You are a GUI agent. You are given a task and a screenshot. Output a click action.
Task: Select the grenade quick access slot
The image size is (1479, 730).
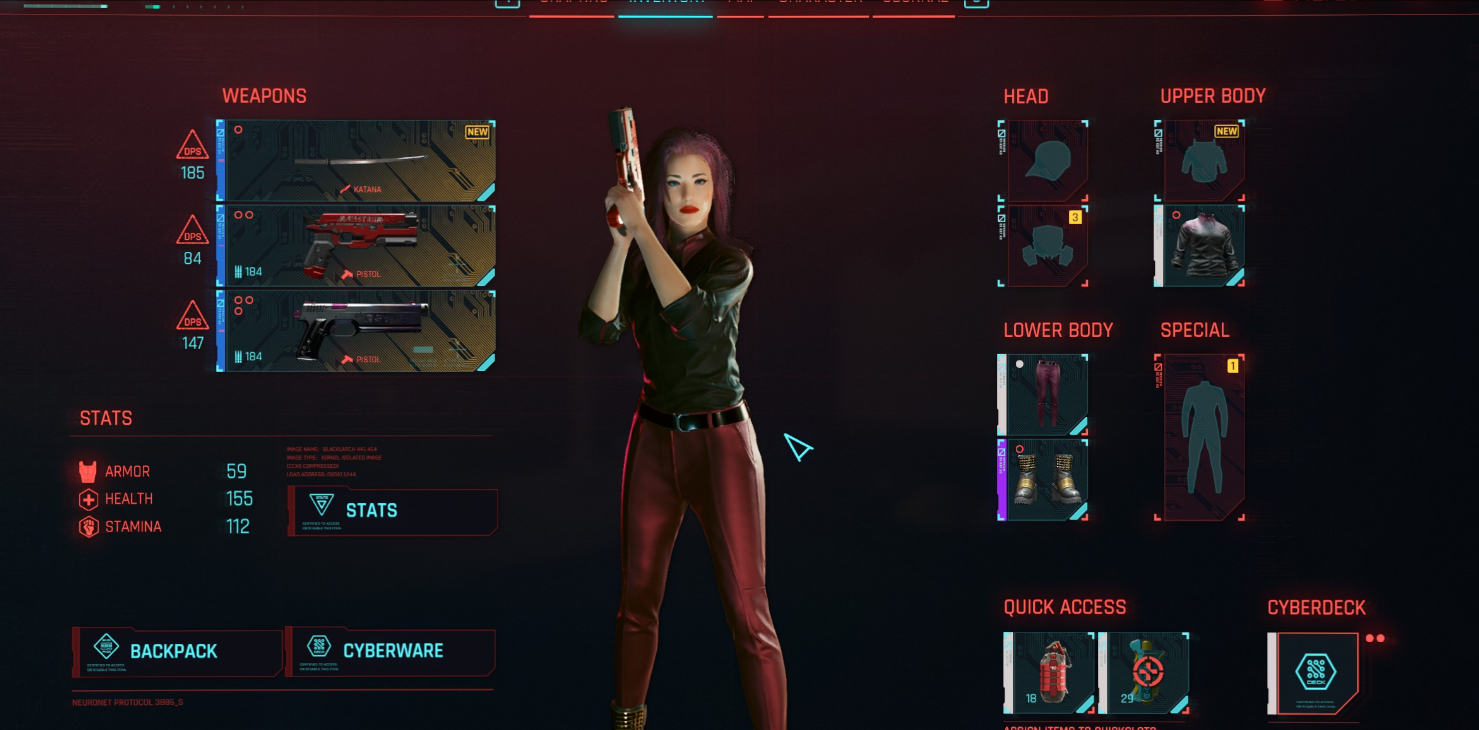click(1049, 672)
